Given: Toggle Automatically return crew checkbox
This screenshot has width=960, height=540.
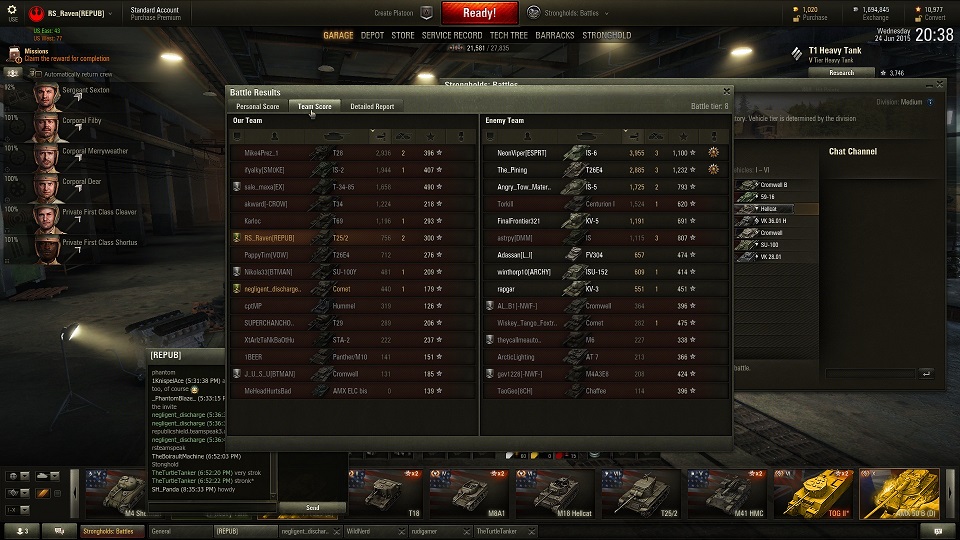Looking at the screenshot, I should coord(37,74).
